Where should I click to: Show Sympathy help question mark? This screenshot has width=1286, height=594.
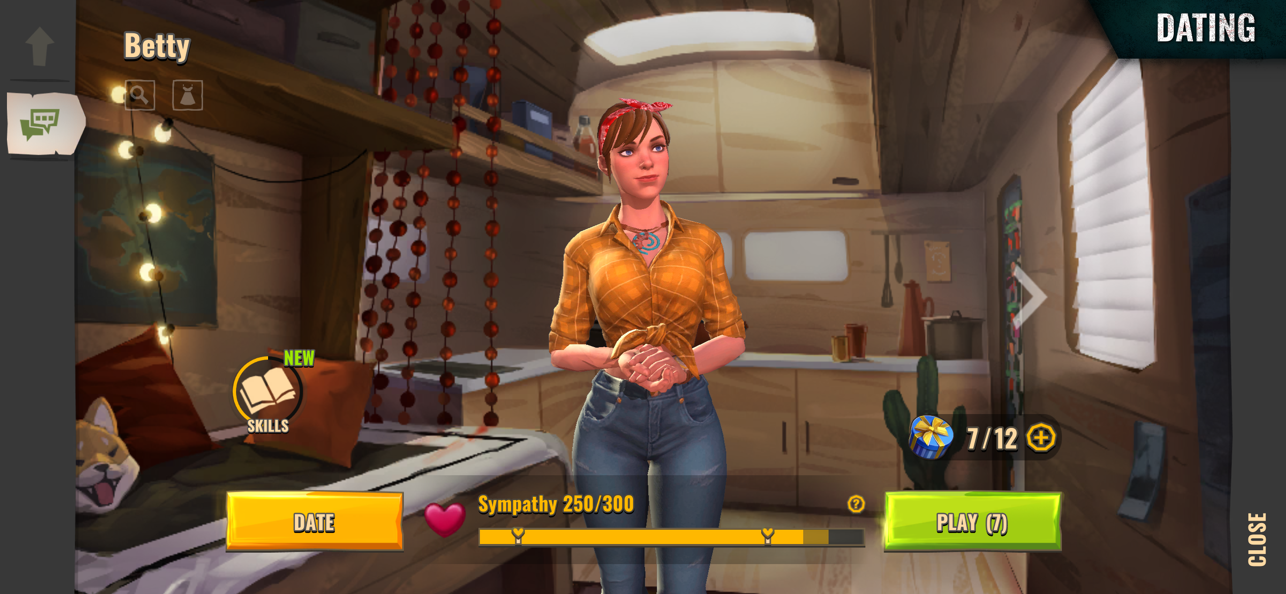click(x=856, y=504)
